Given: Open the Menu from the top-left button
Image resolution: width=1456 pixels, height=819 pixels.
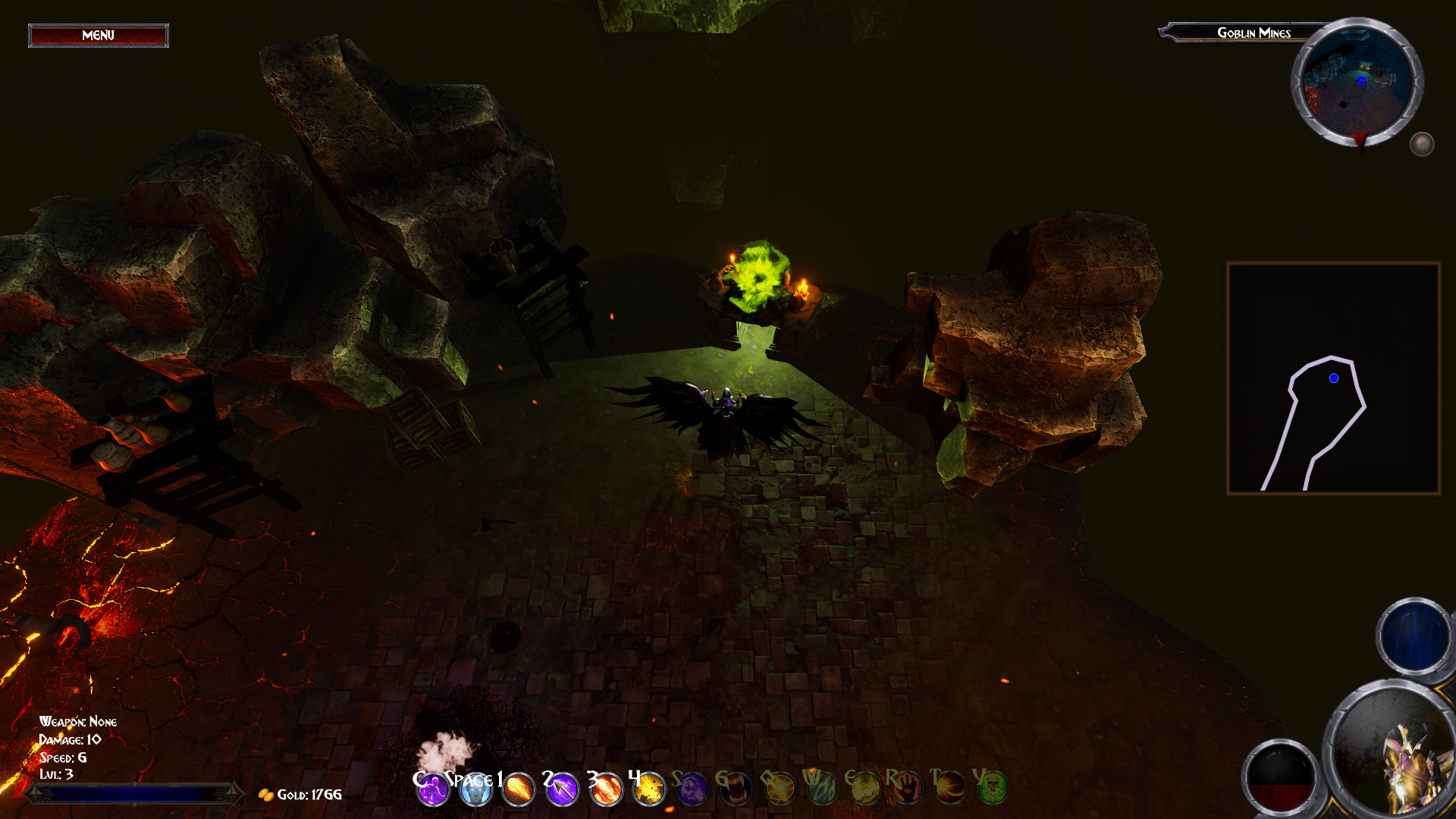Looking at the screenshot, I should click(x=98, y=35).
